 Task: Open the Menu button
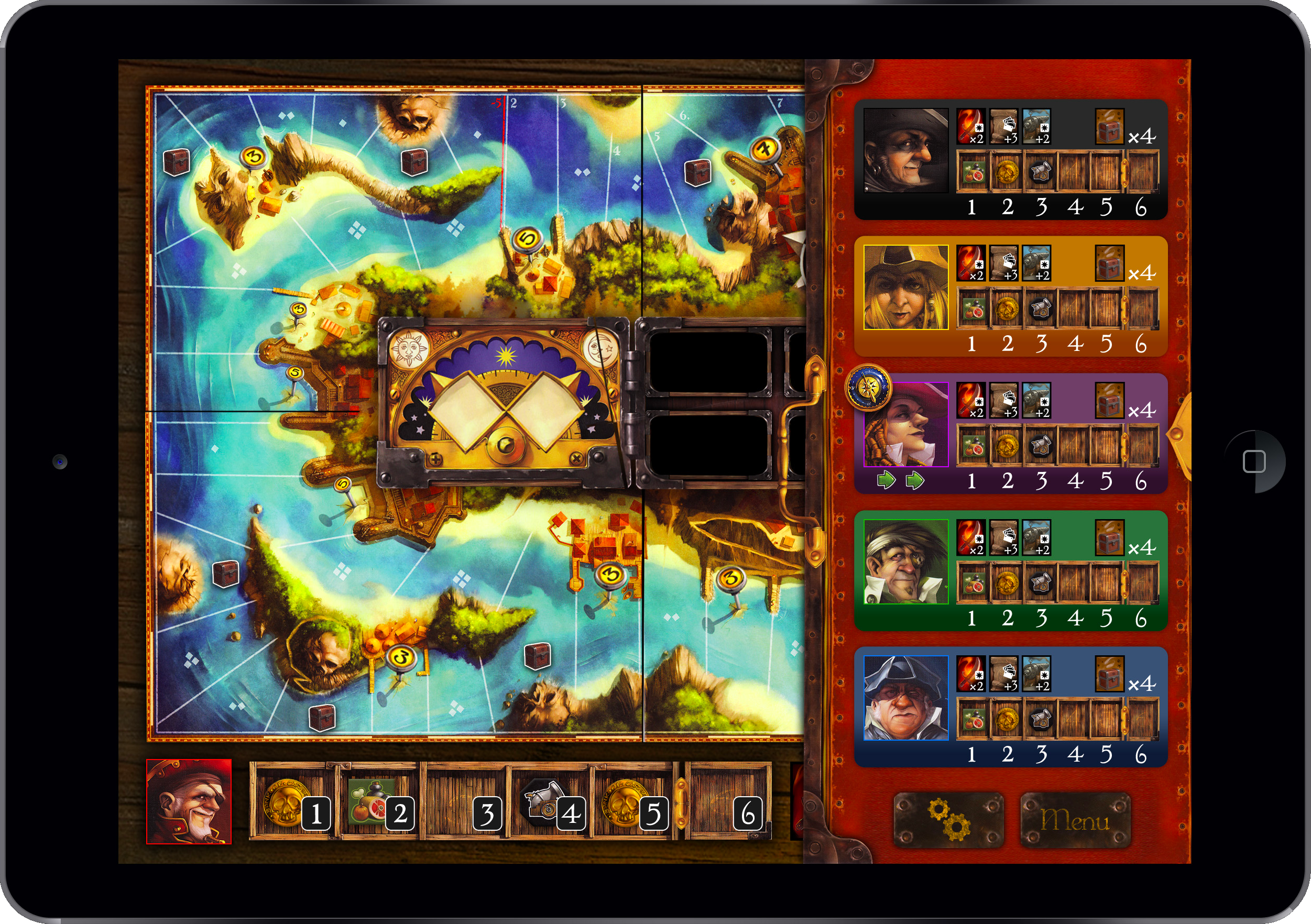point(1075,820)
